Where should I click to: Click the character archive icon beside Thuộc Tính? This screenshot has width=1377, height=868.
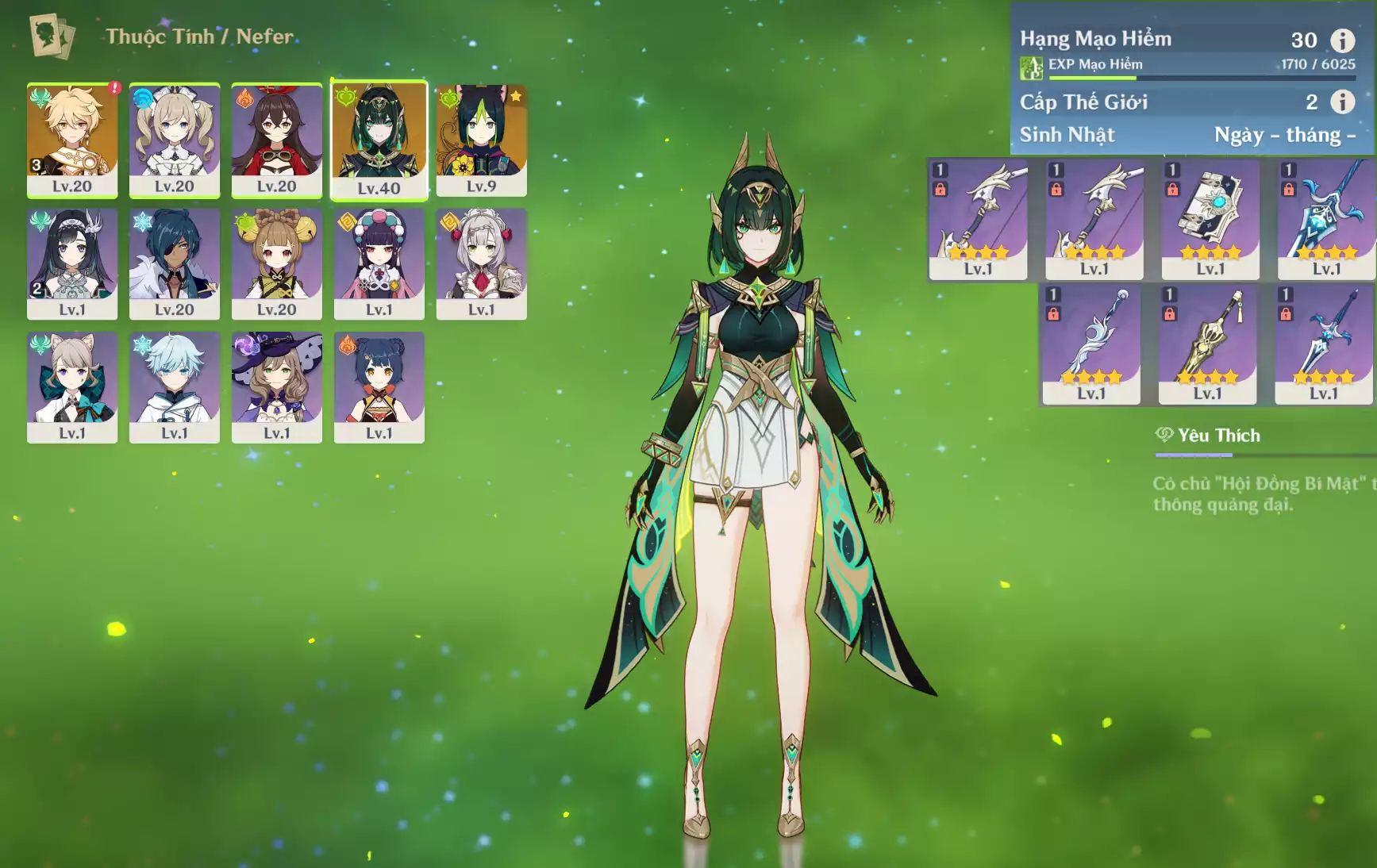tap(52, 36)
